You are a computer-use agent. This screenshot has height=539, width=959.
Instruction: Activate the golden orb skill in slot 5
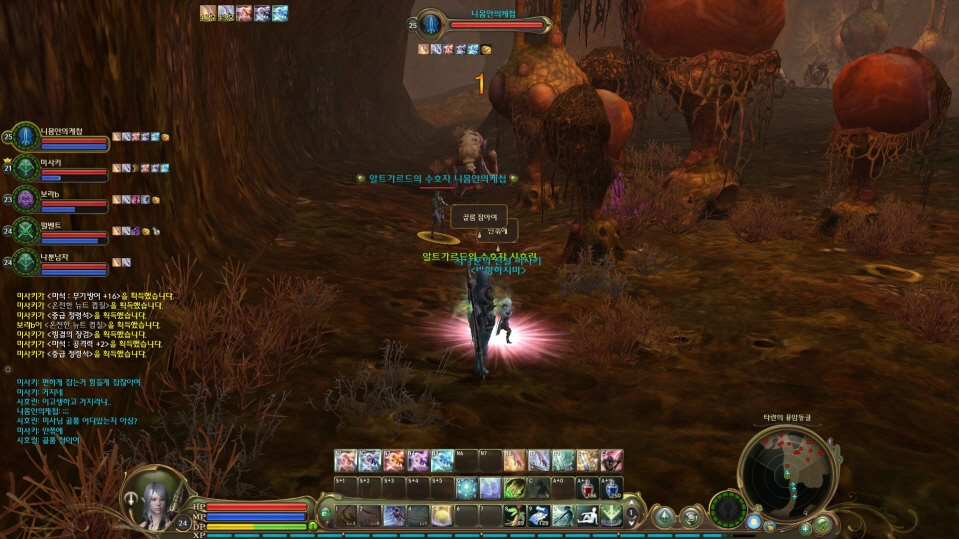tap(442, 515)
